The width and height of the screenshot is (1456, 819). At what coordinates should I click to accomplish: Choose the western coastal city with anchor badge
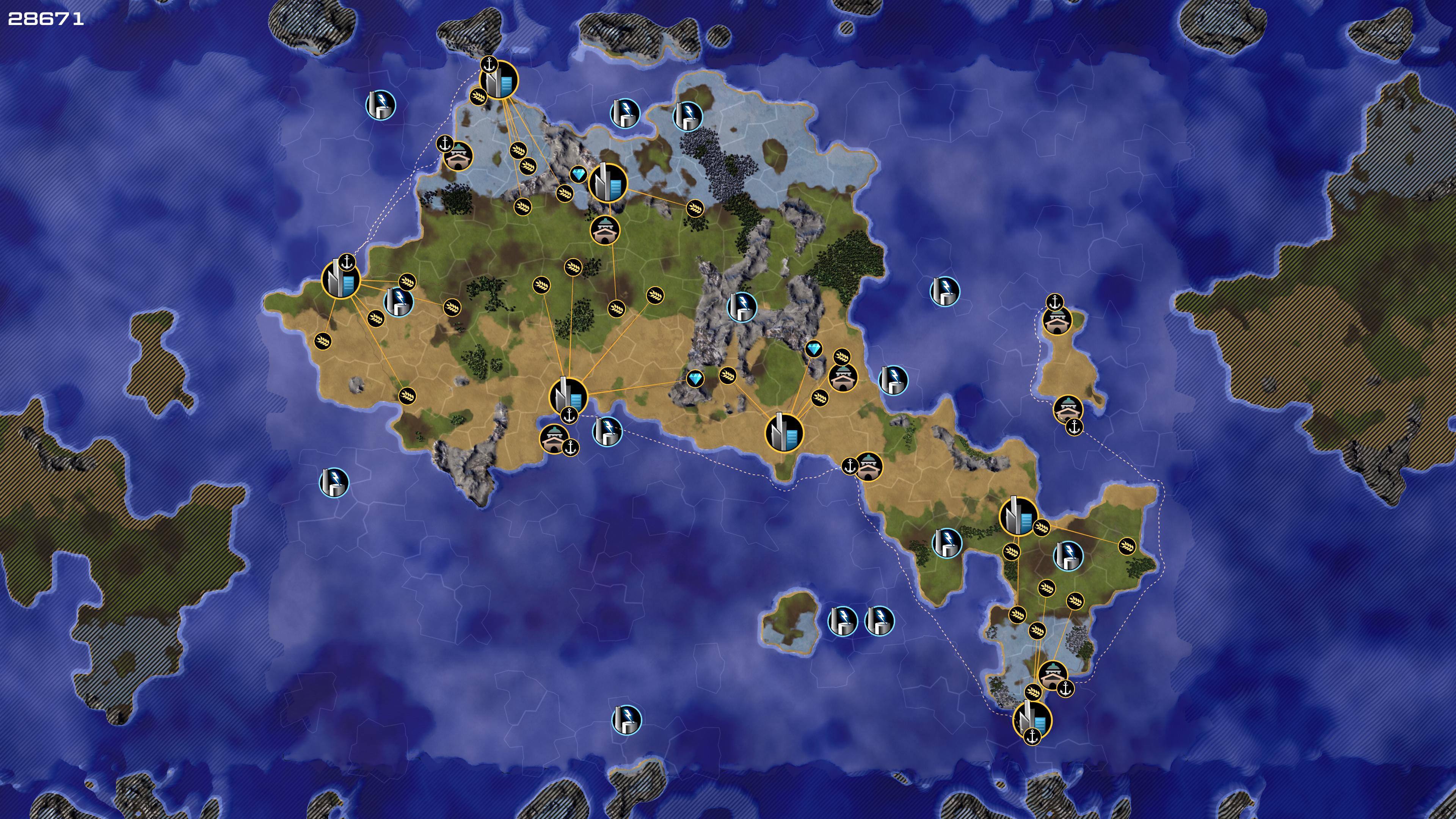click(x=341, y=279)
